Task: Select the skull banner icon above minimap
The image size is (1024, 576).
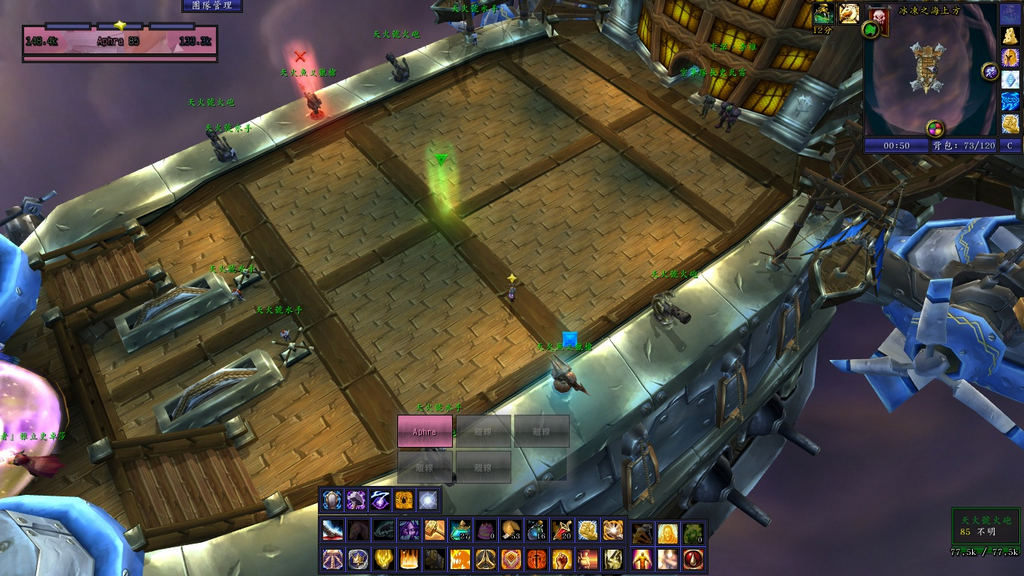Action: 878,15
